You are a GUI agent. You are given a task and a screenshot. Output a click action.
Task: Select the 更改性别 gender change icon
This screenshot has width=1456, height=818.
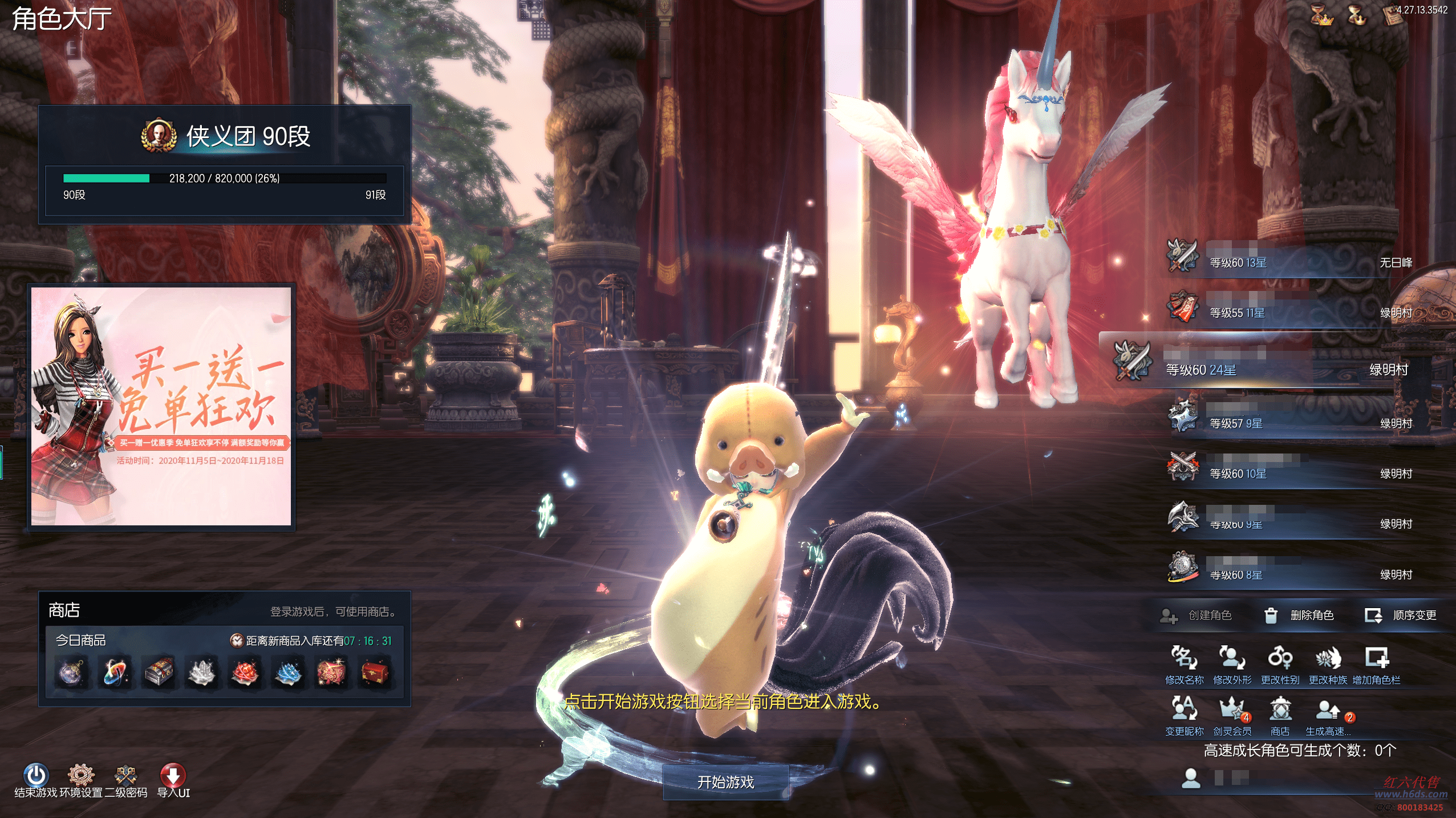tap(1280, 665)
